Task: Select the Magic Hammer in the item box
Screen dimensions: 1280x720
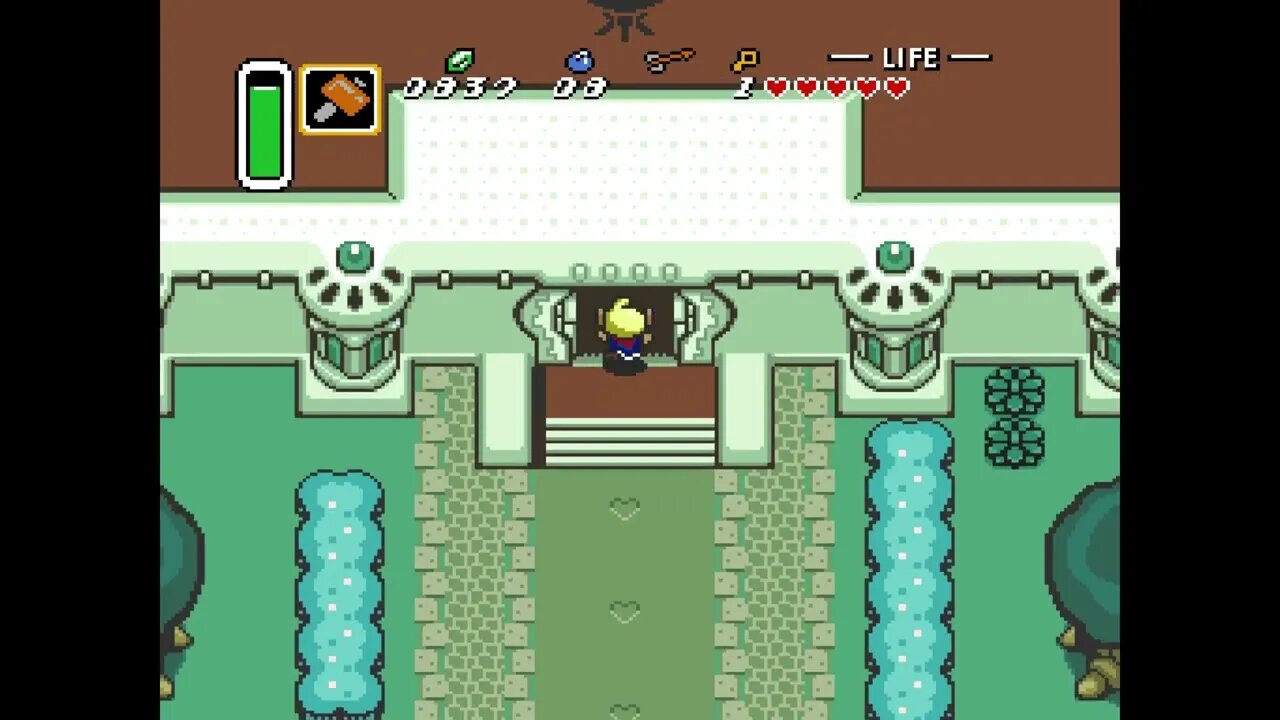Action: tap(340, 98)
